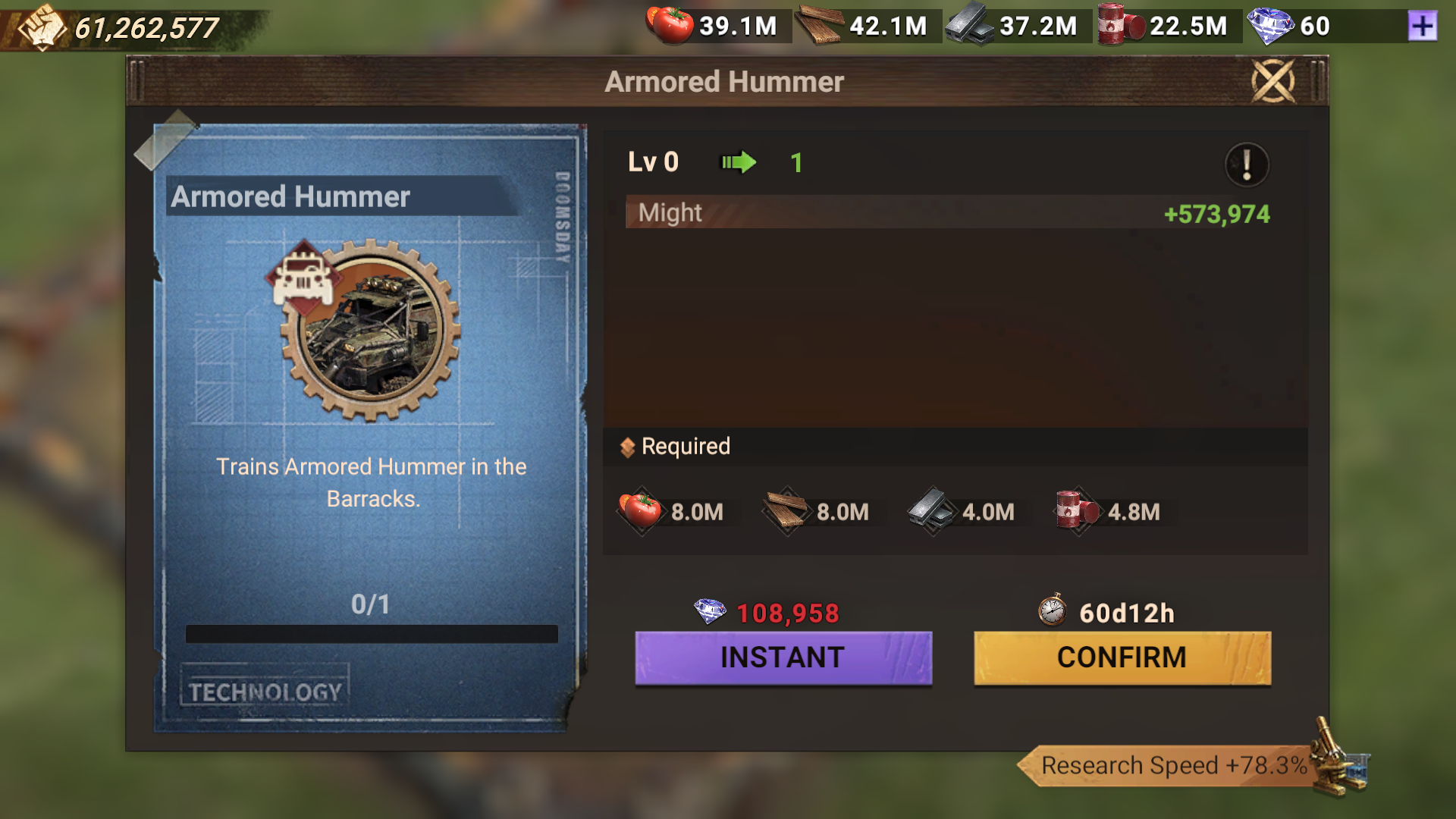Tap the purple plus to add diamonds
1456x819 pixels.
click(1422, 27)
